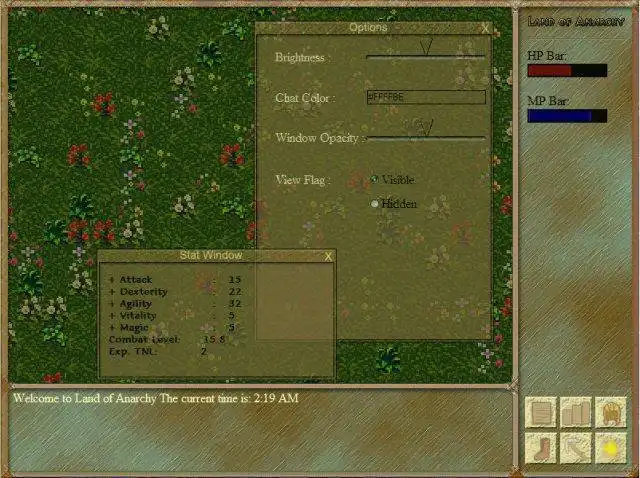The image size is (640, 478).
Task: Open the golden armor icon button
Action: pyautogui.click(x=610, y=412)
